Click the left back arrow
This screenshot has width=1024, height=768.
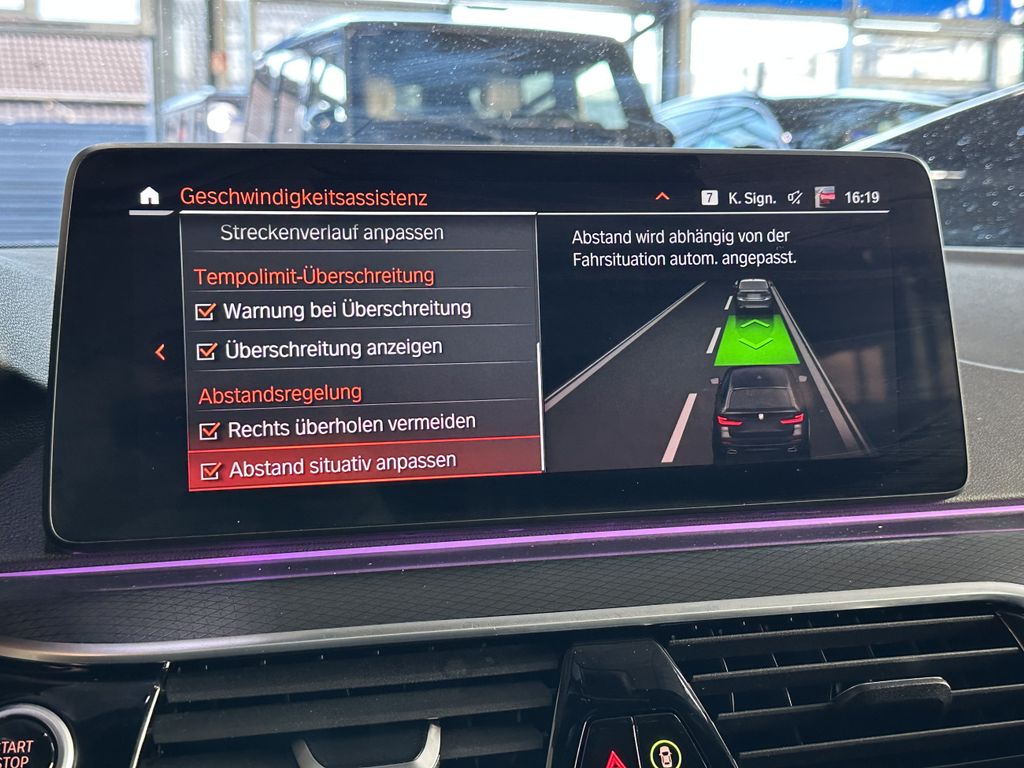(x=160, y=352)
